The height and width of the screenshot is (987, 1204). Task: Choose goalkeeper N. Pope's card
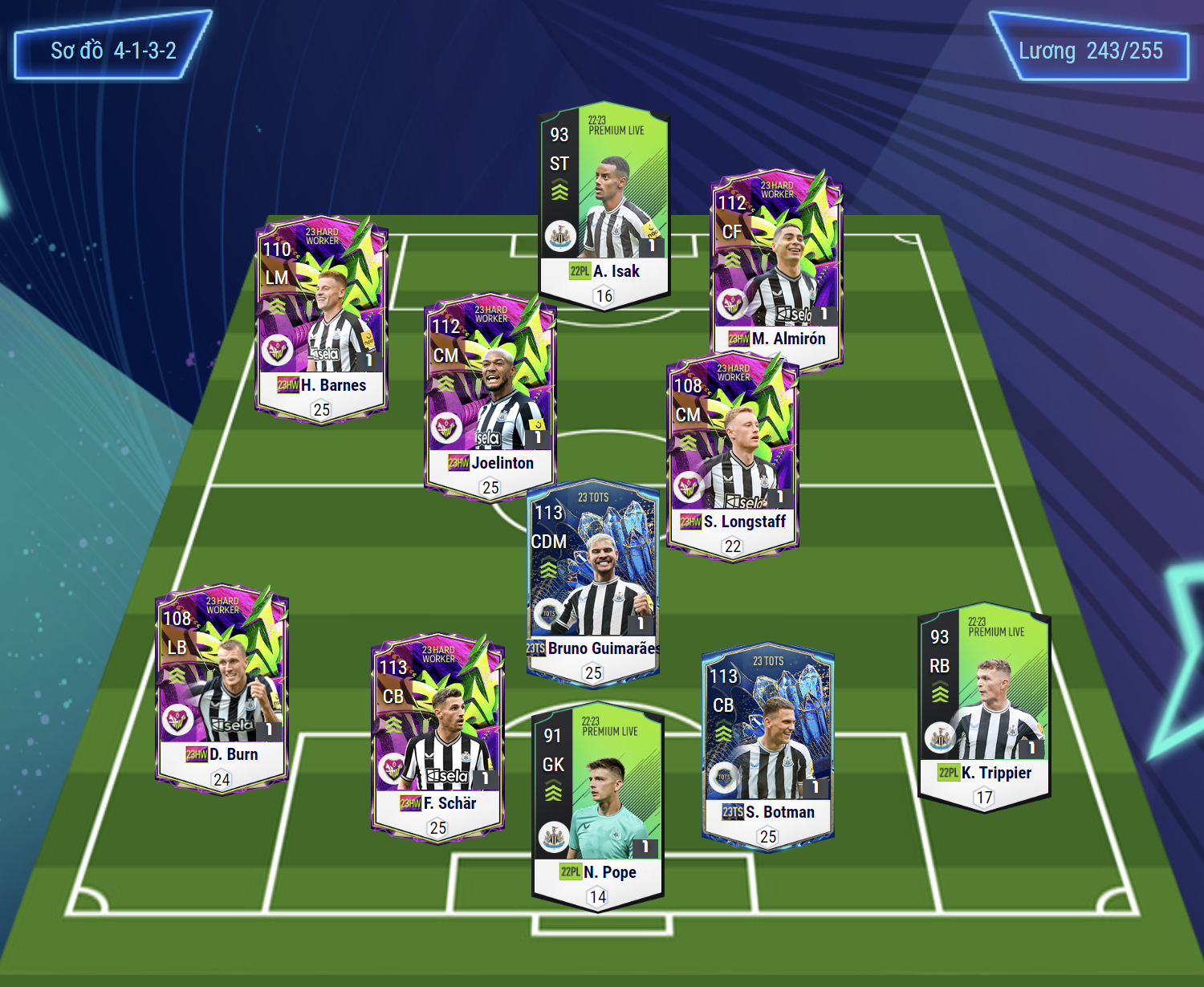pos(598,806)
